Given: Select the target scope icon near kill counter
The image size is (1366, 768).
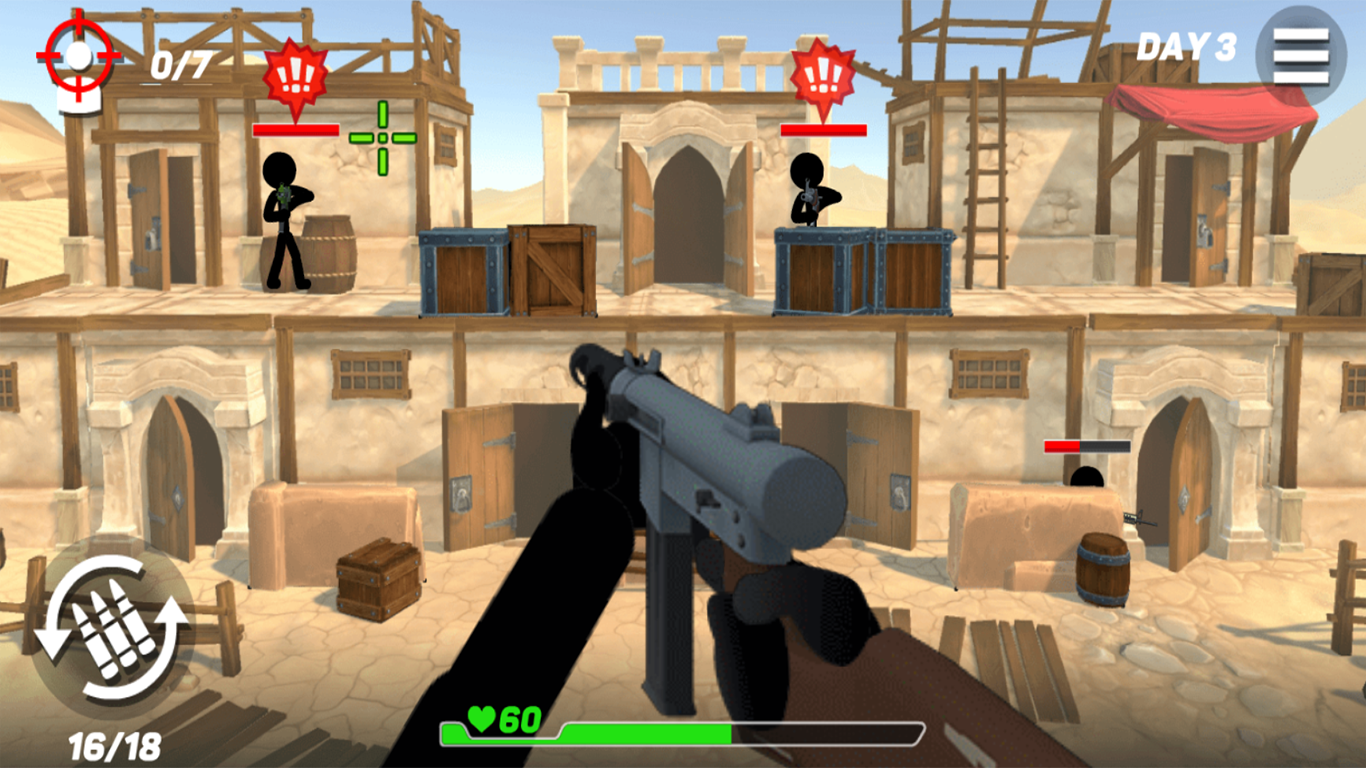Looking at the screenshot, I should (x=77, y=55).
